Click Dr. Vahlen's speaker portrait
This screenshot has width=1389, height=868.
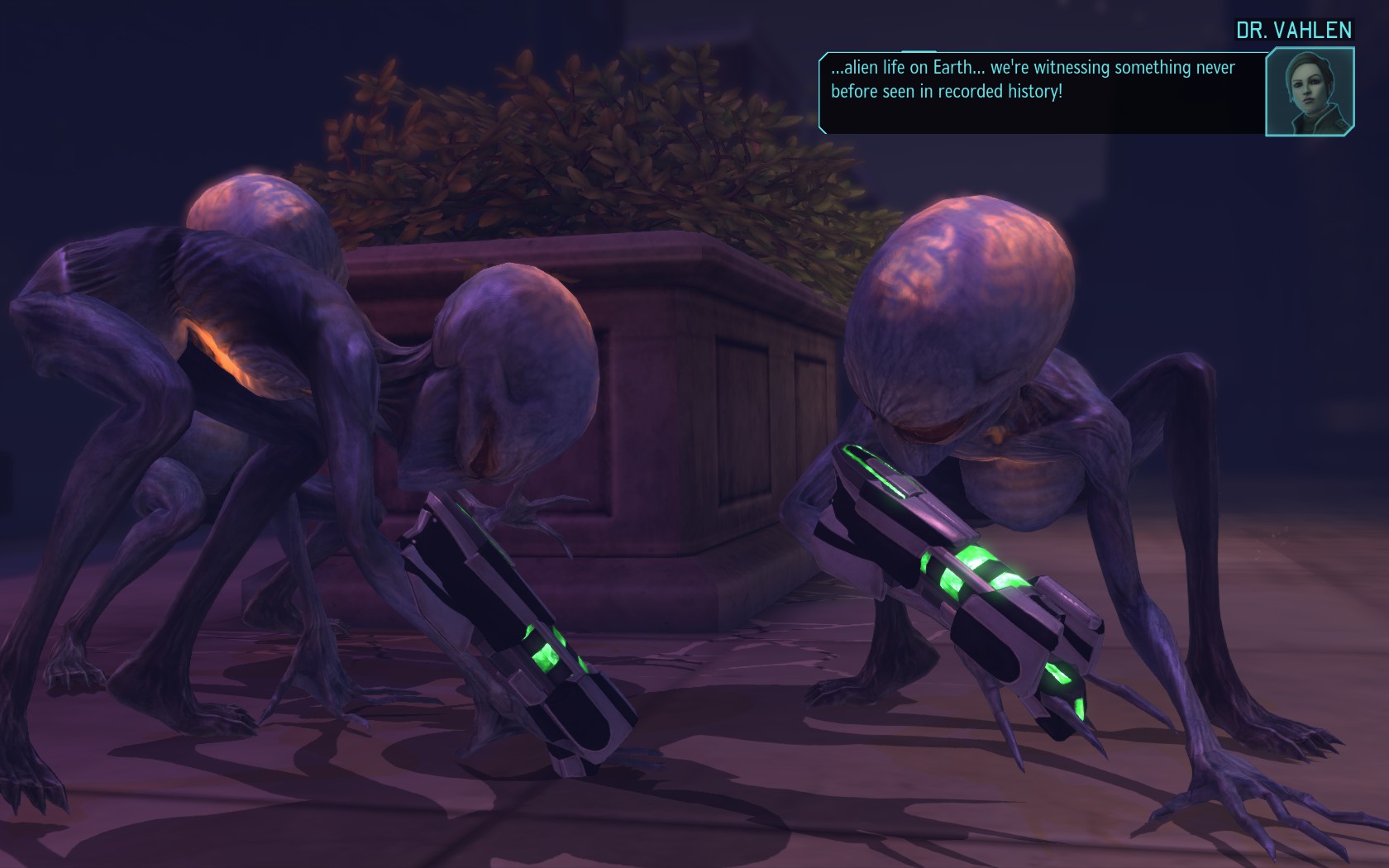coord(1310,92)
